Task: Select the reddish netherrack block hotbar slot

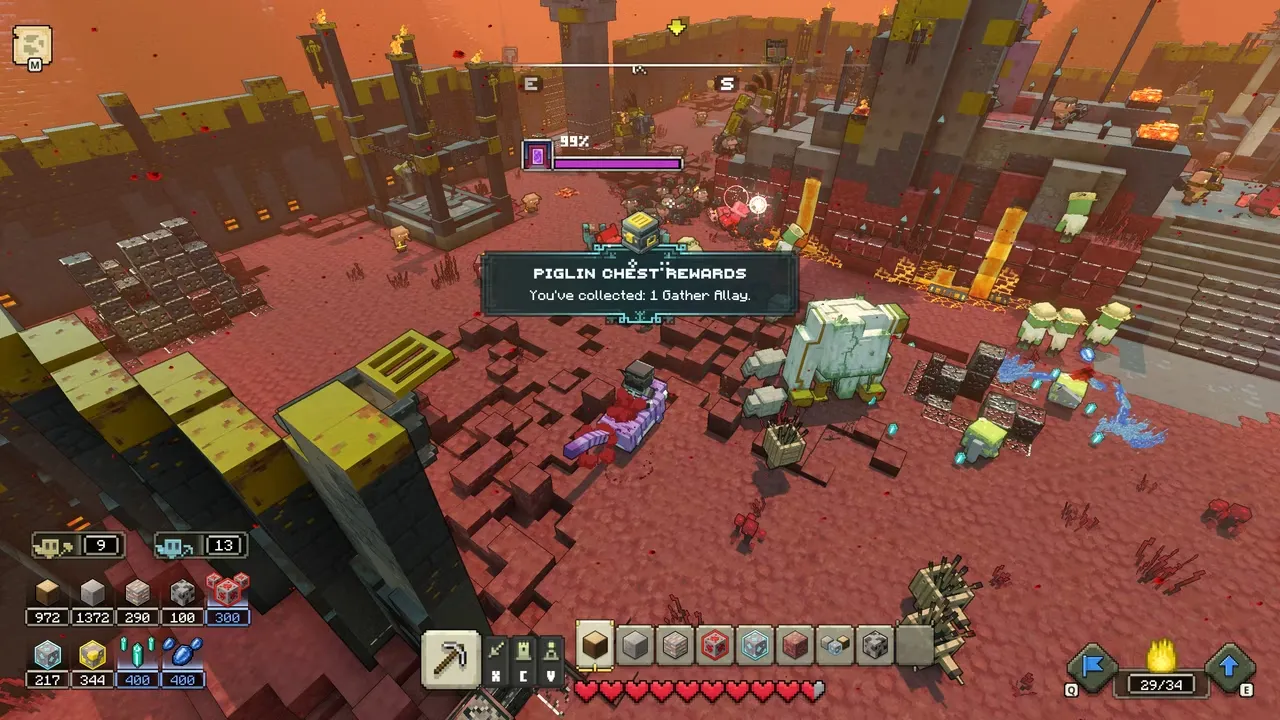Action: pos(796,646)
